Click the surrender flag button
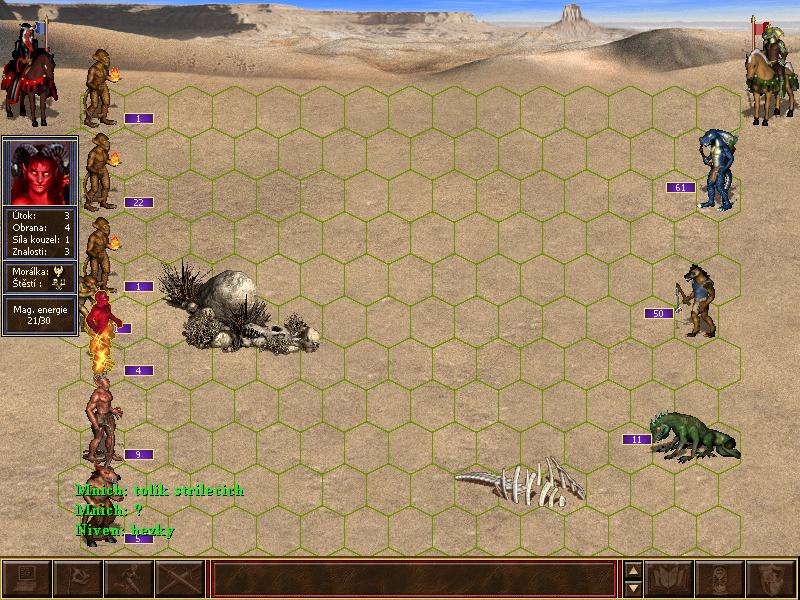800x600 pixels. click(x=78, y=579)
